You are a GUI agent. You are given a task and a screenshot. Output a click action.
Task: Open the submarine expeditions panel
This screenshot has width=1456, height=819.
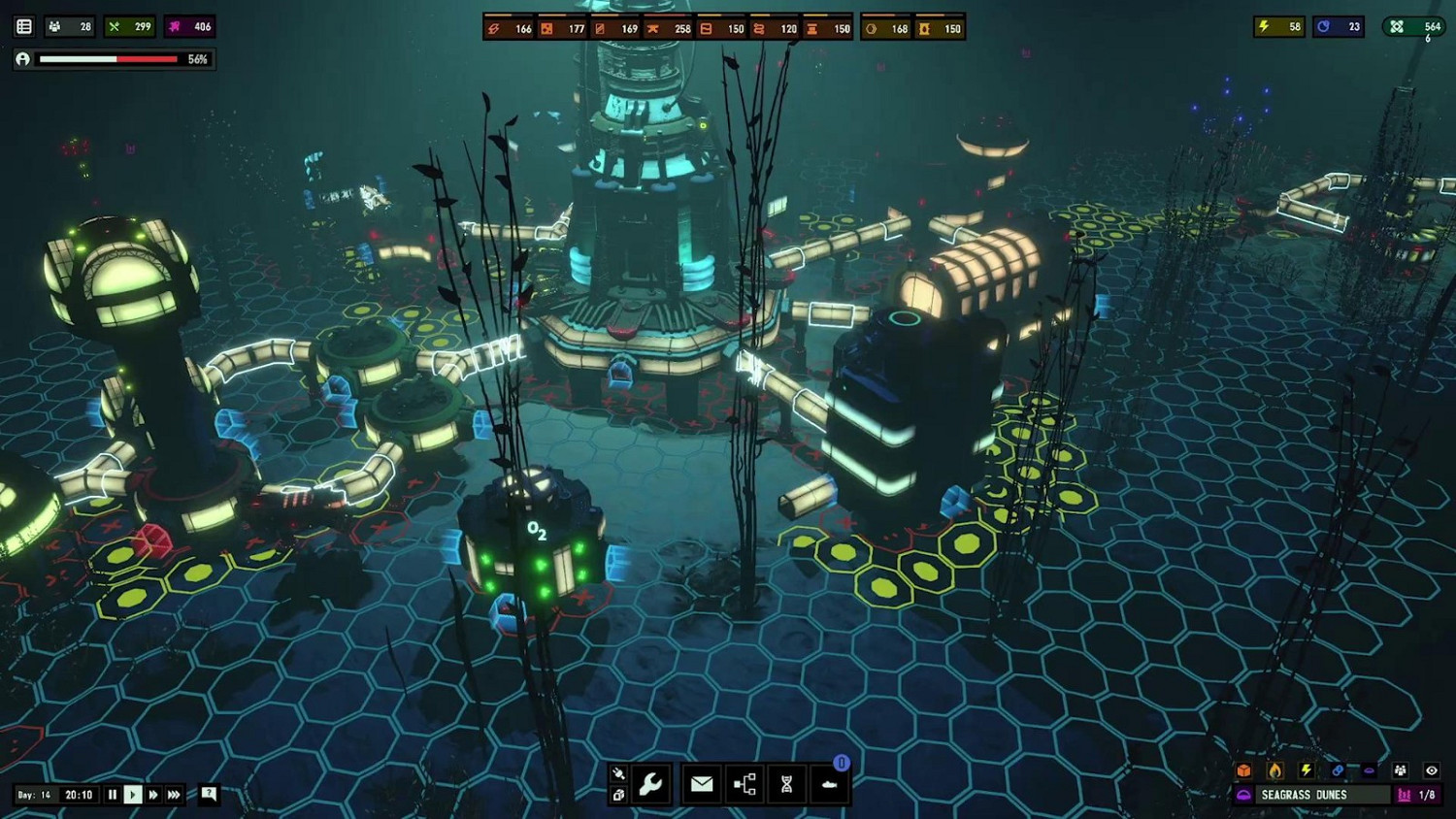point(830,784)
